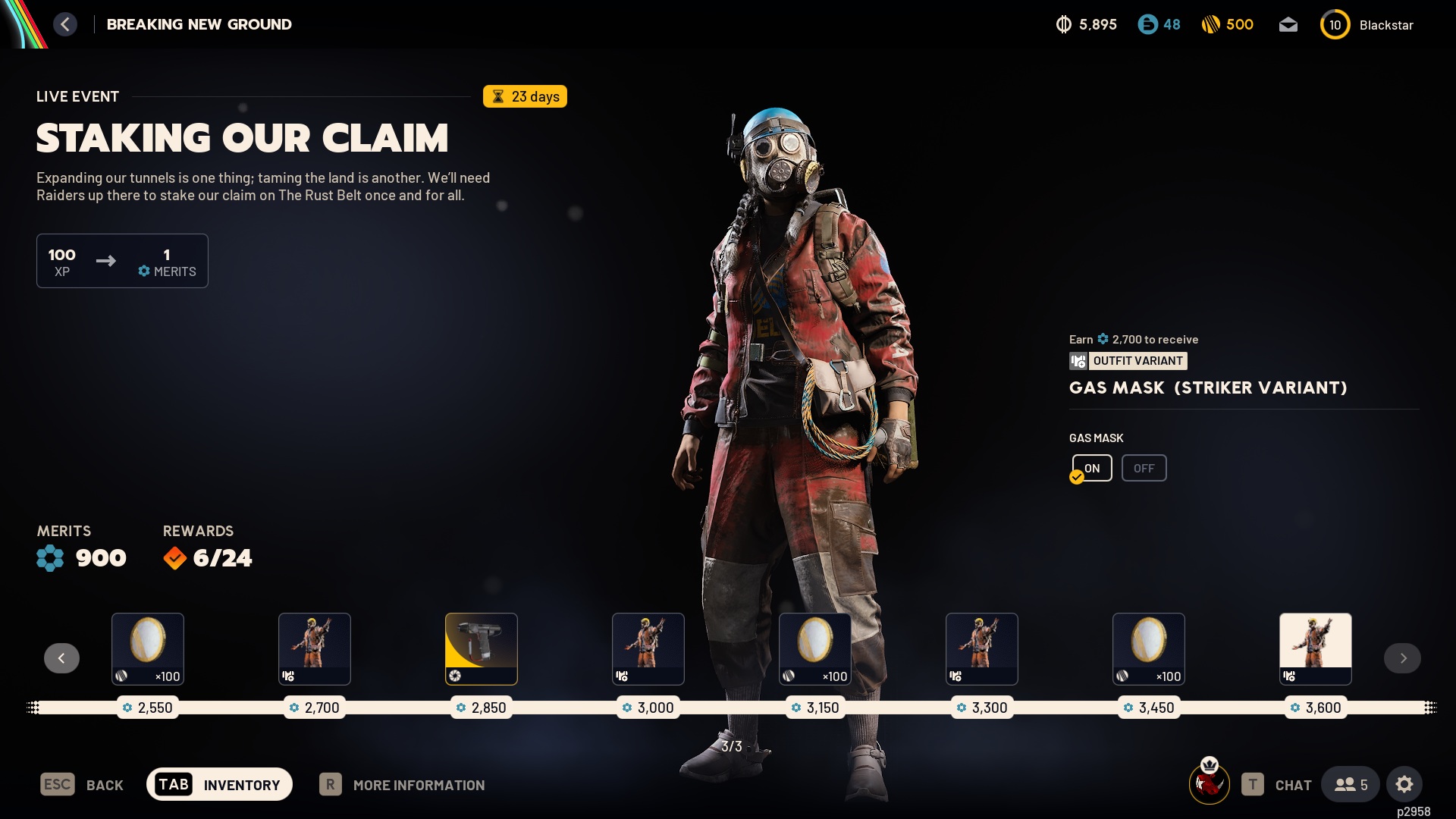Image resolution: width=1456 pixels, height=819 pixels.
Task: Open the Inventory
Action: point(219,785)
